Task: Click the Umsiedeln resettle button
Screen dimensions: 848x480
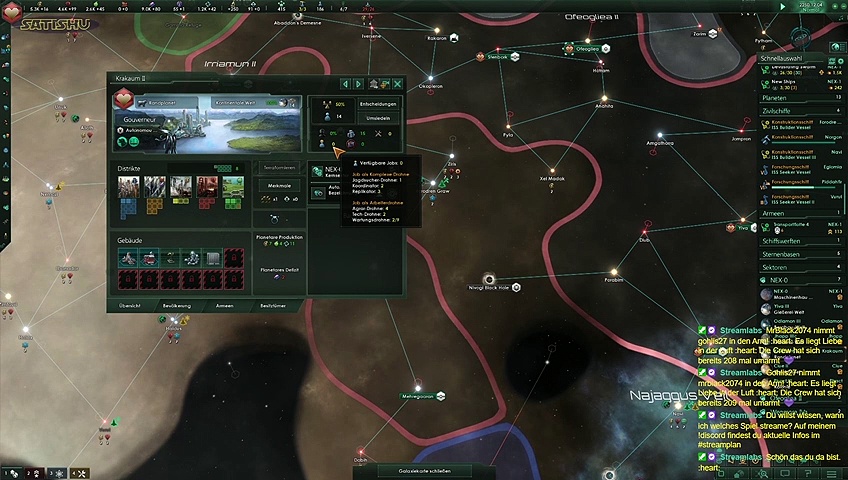Action: tap(380, 118)
